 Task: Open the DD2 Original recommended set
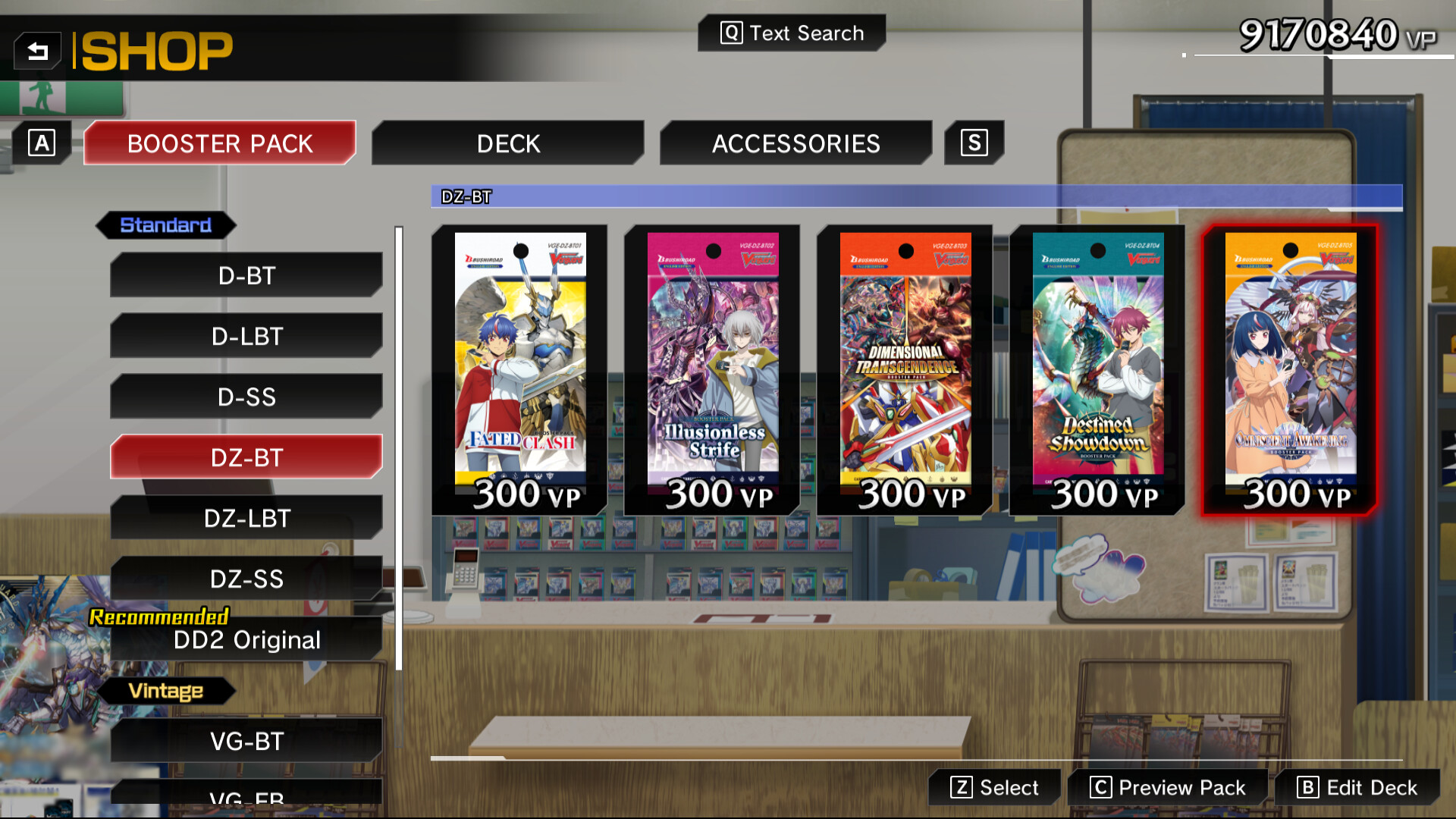(x=246, y=639)
